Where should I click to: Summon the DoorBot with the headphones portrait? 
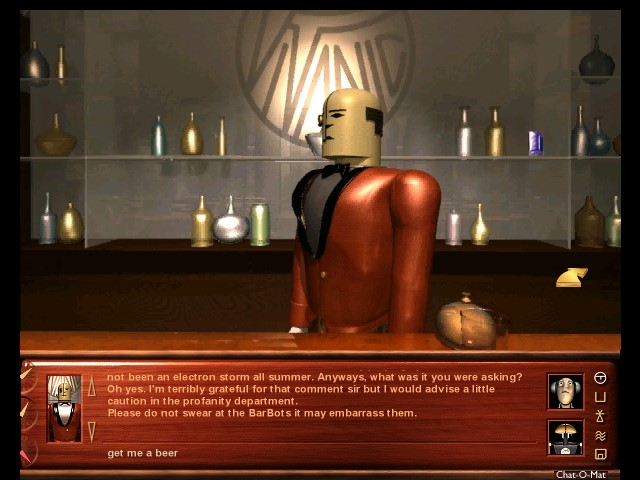tap(565, 391)
